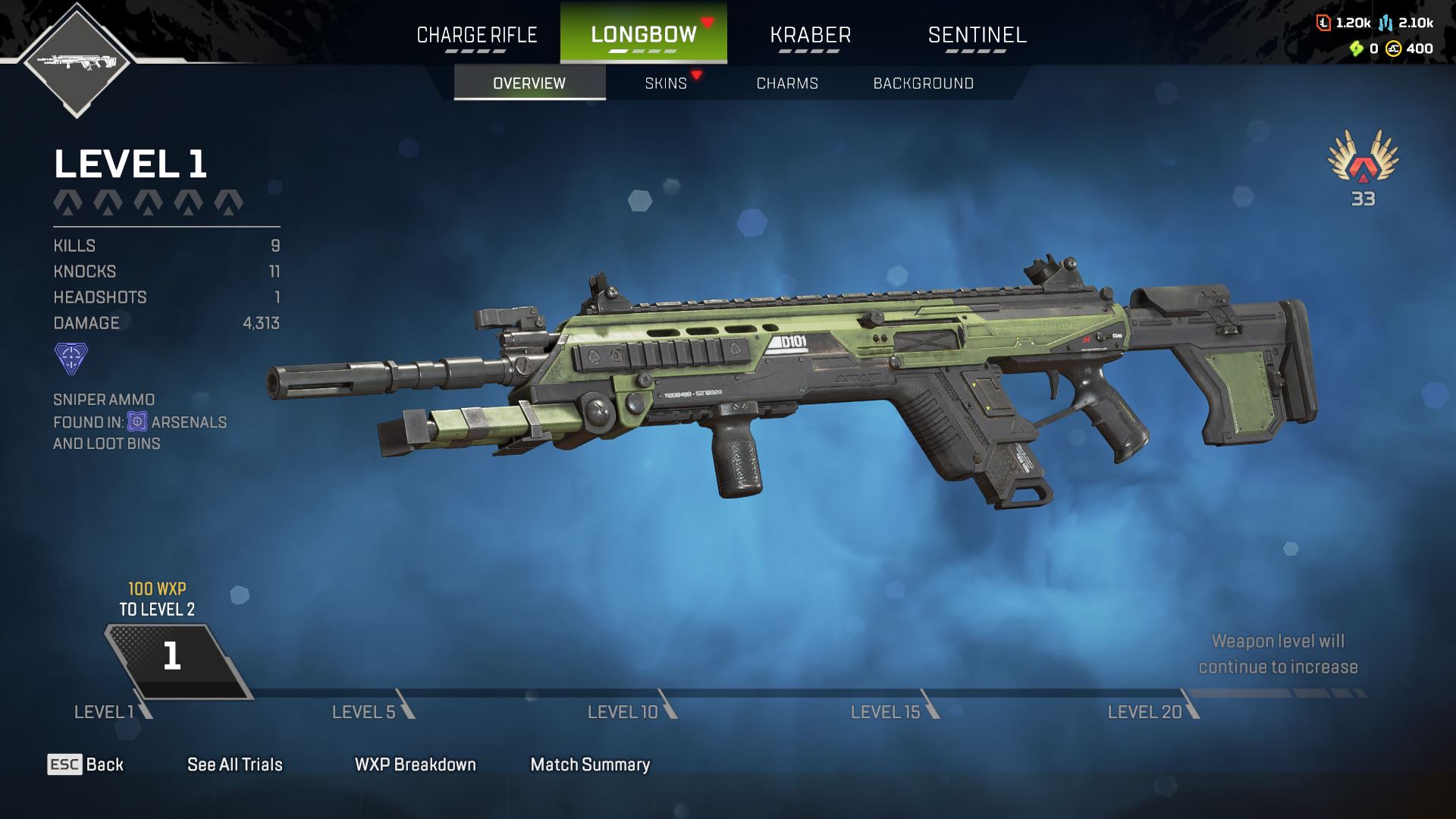Screen dimensions: 1456x819
Task: Select the Level 20 milestone marker
Action: (x=1152, y=711)
